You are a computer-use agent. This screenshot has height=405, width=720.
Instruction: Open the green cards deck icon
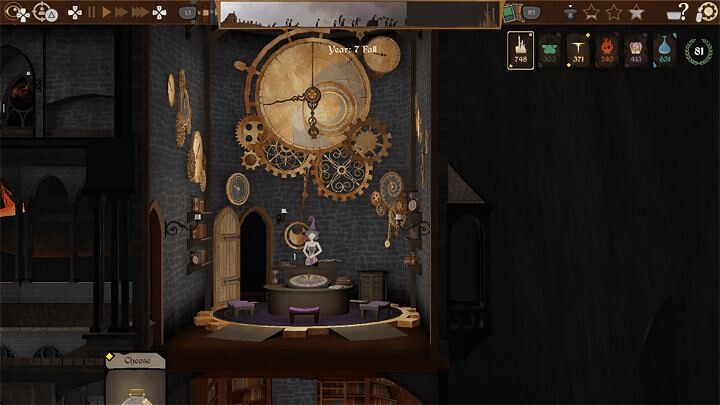[x=510, y=13]
